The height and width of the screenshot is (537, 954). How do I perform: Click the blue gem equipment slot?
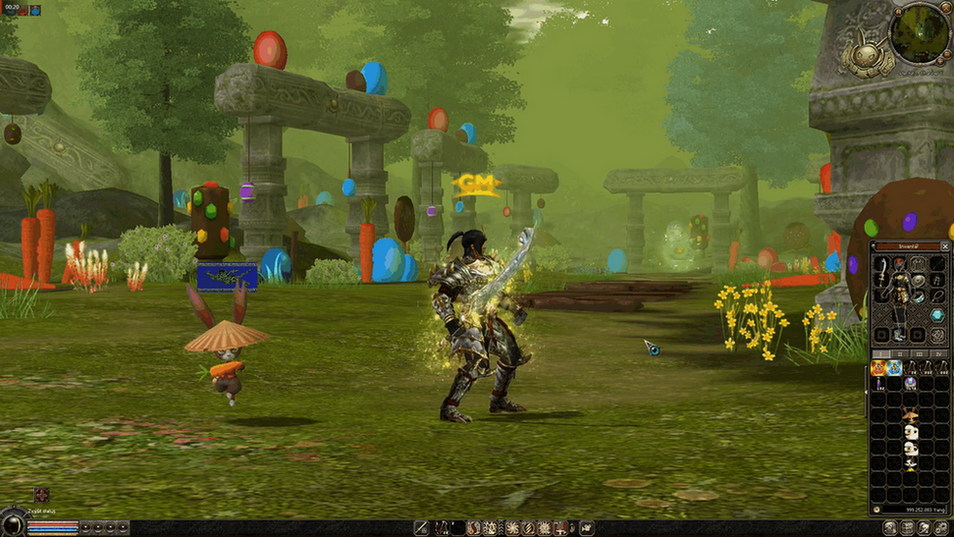937,315
